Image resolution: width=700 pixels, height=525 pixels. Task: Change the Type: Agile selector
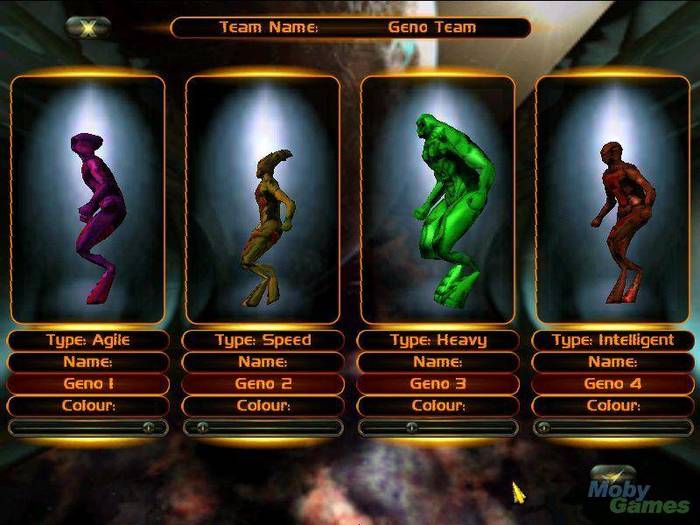tap(88, 340)
